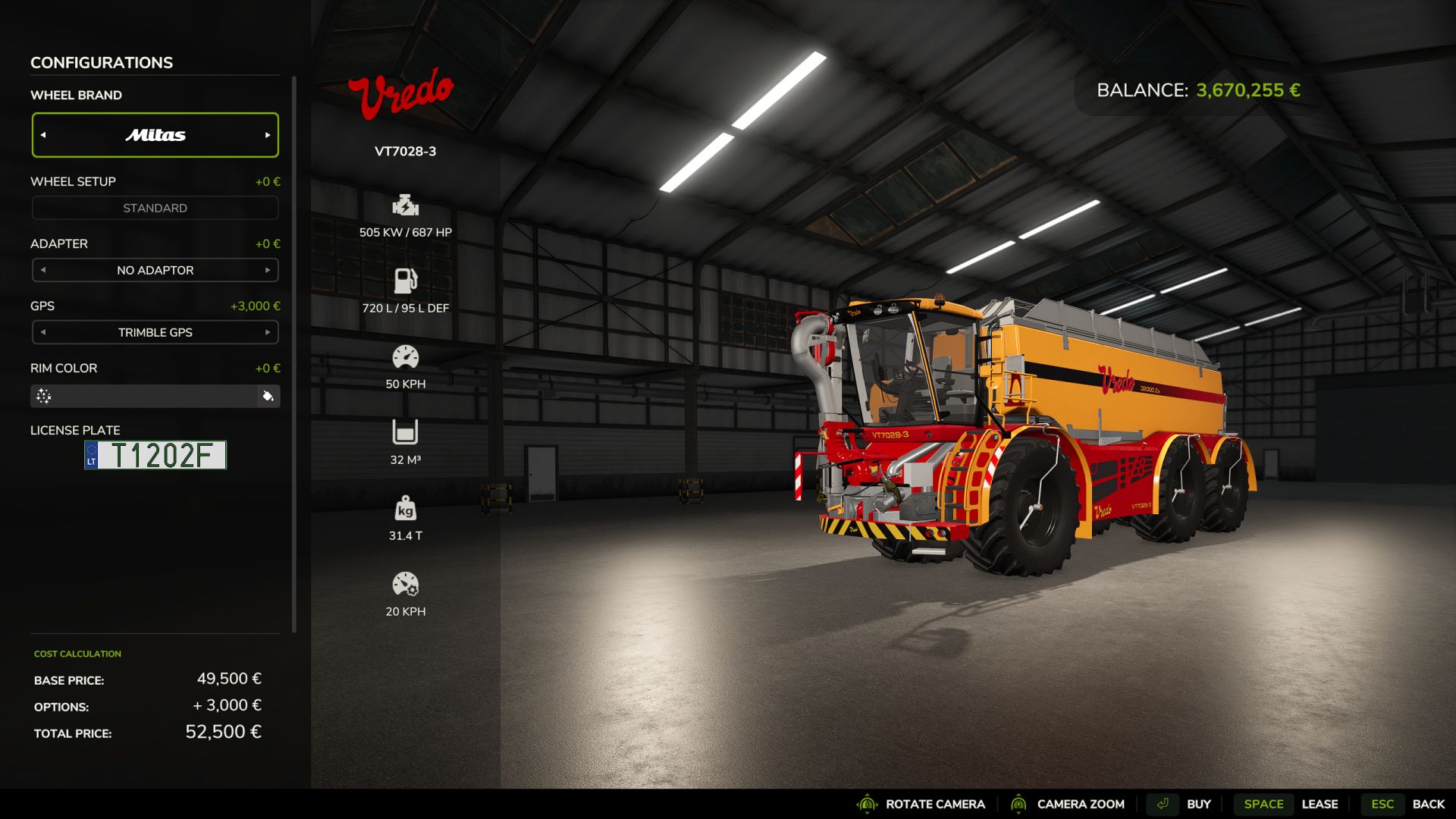Open the next Wheel Brand option
Screen dimensions: 1456x819
[267, 135]
